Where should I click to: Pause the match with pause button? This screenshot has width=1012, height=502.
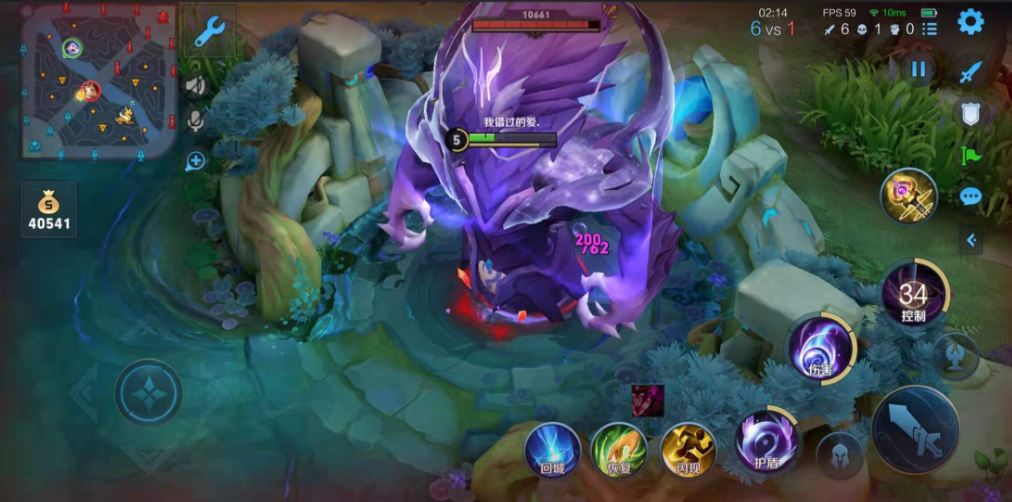[x=917, y=69]
